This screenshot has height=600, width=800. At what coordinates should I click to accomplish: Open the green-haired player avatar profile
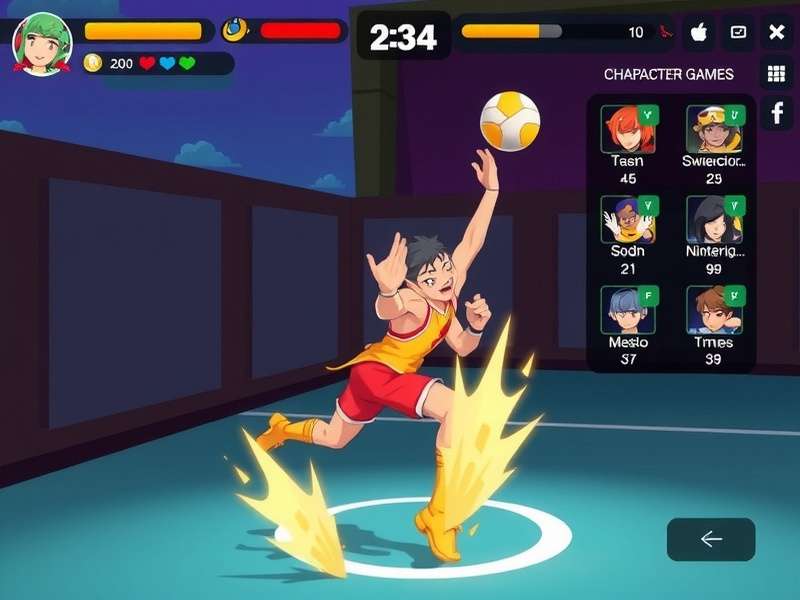click(x=42, y=43)
